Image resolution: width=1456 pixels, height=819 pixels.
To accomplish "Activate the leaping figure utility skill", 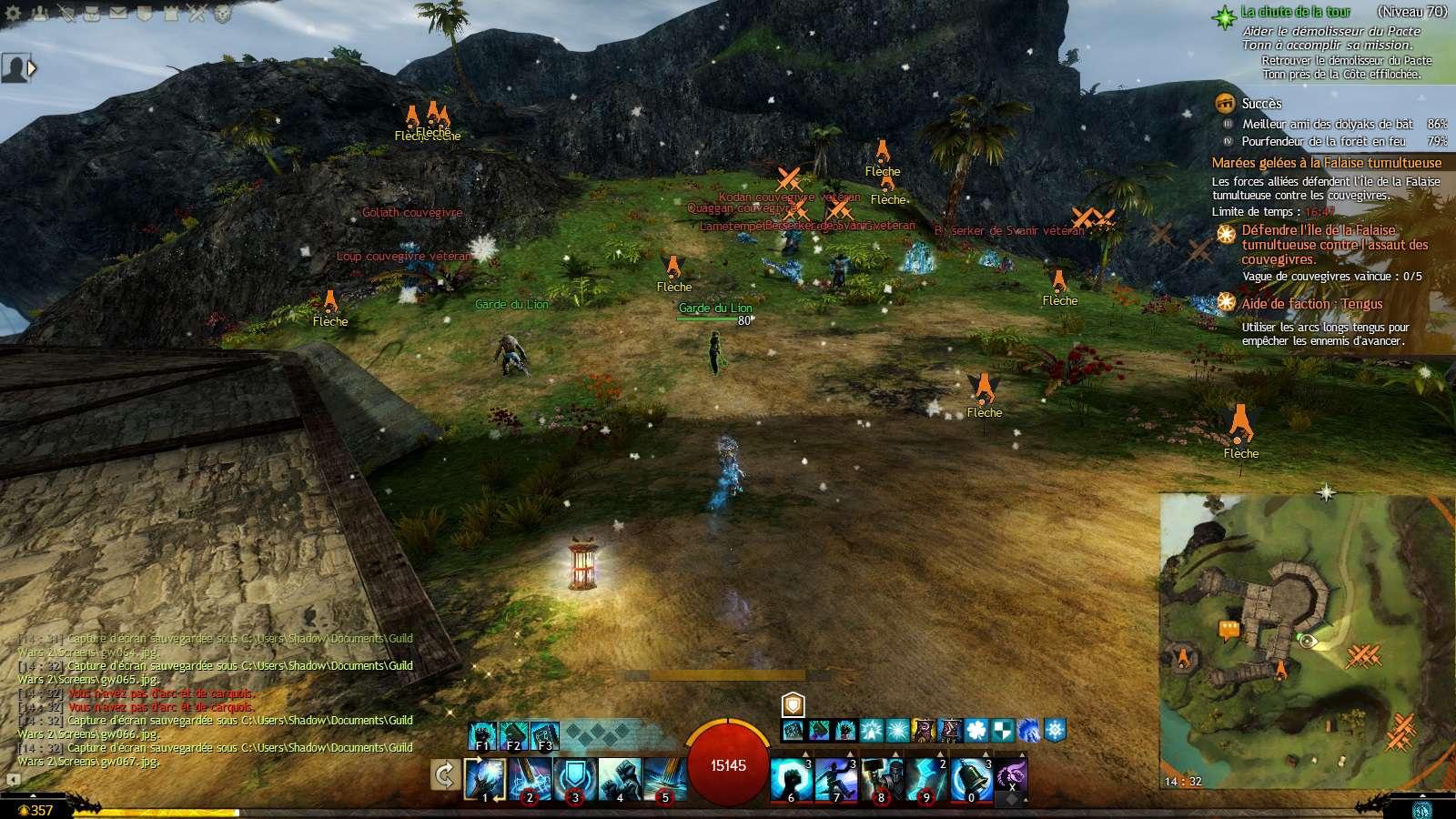I will pyautogui.click(x=836, y=779).
